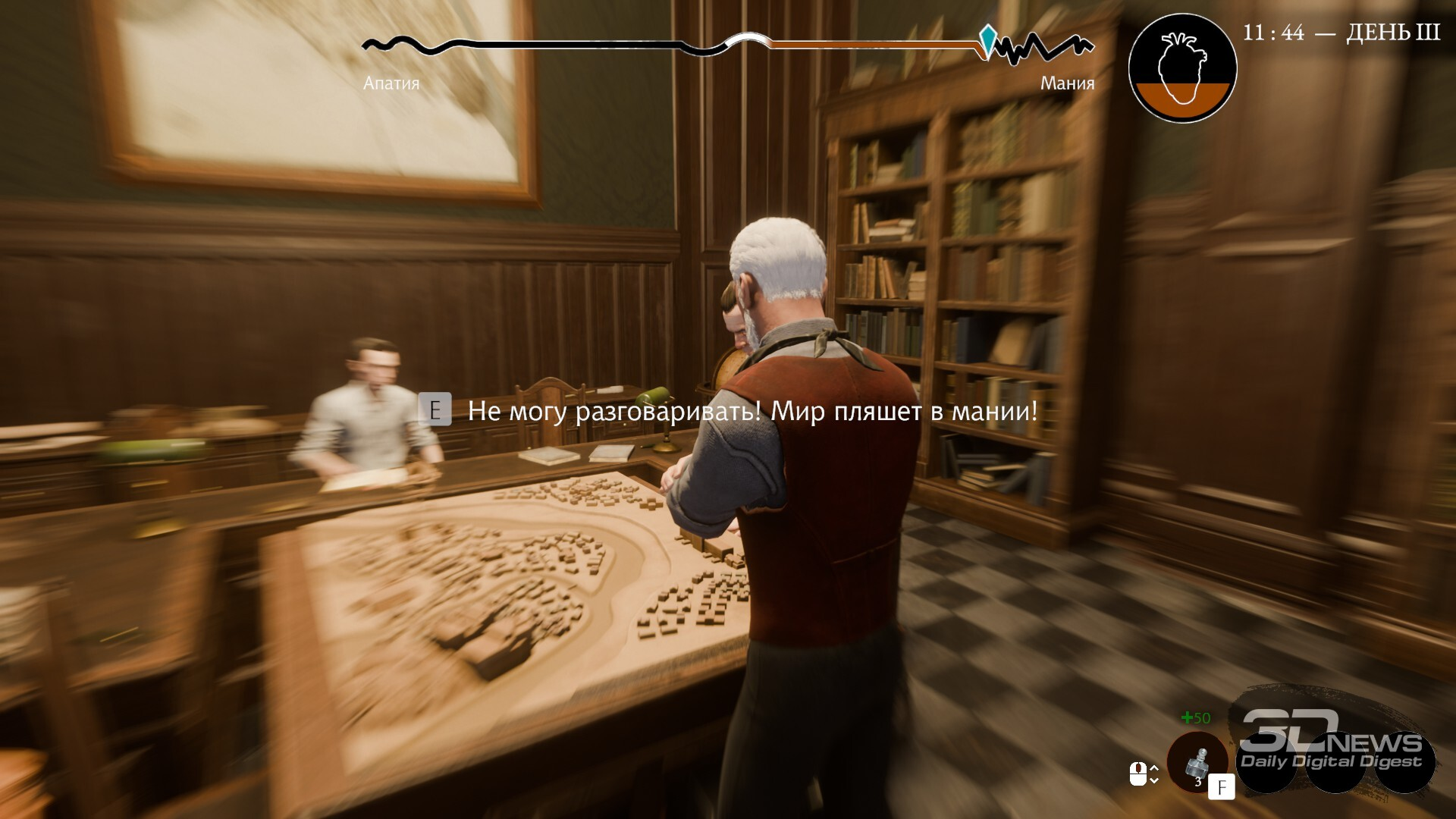Click the anatomical heart status icon
This screenshot has width=1456, height=819.
[x=1182, y=68]
